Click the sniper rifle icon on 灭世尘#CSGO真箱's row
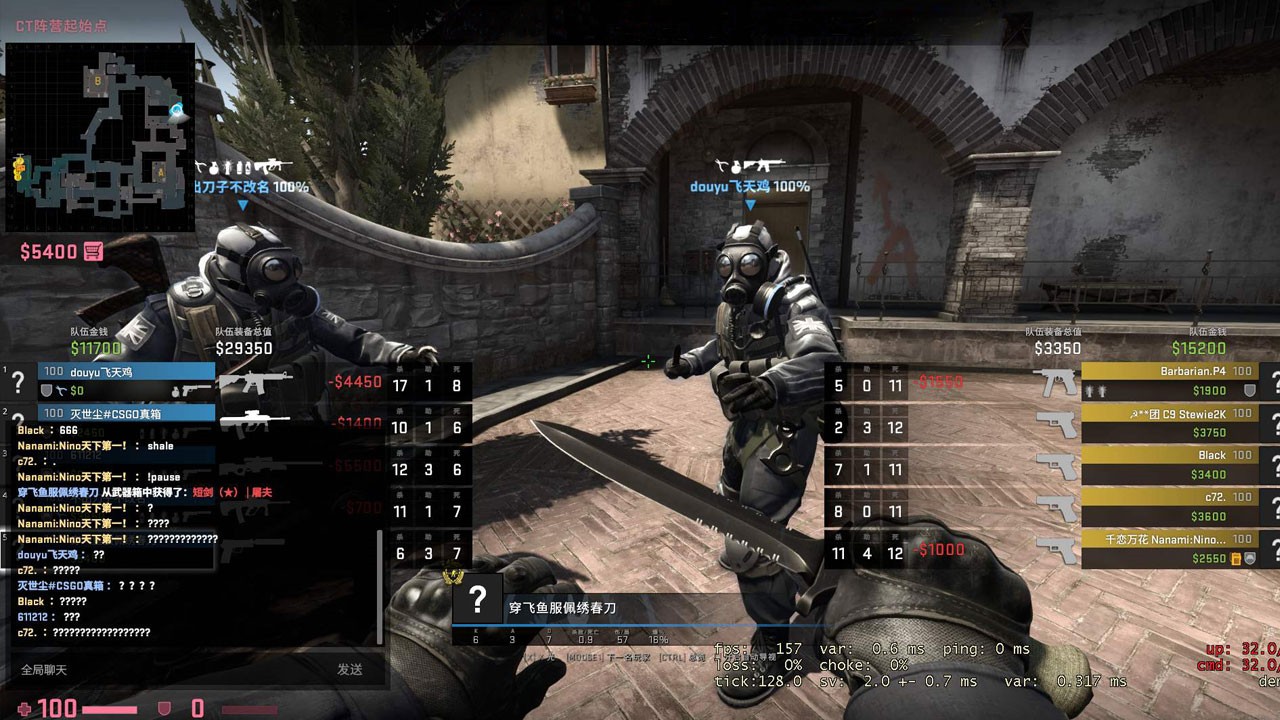 pyautogui.click(x=255, y=420)
